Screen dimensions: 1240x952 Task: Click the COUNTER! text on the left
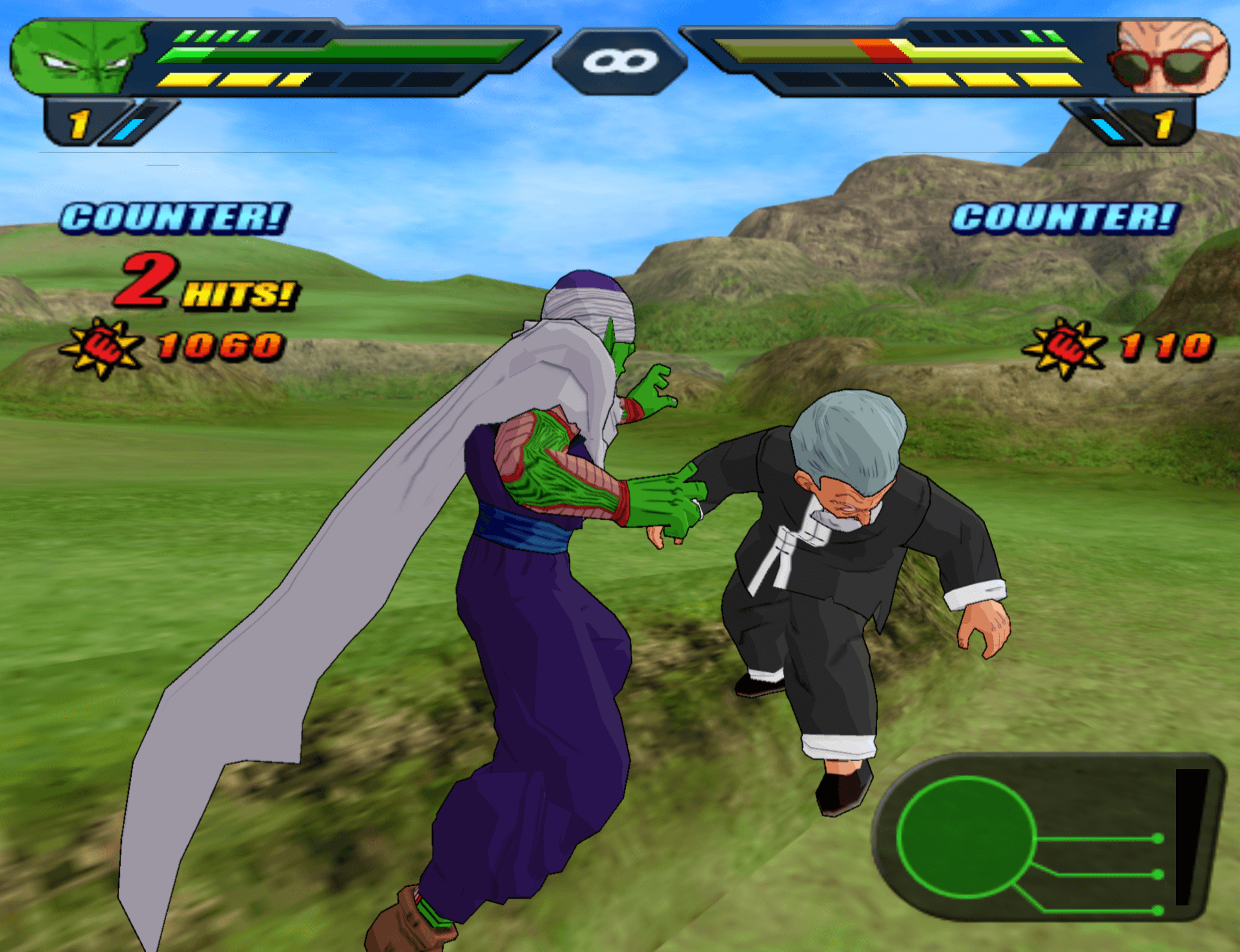(x=174, y=218)
